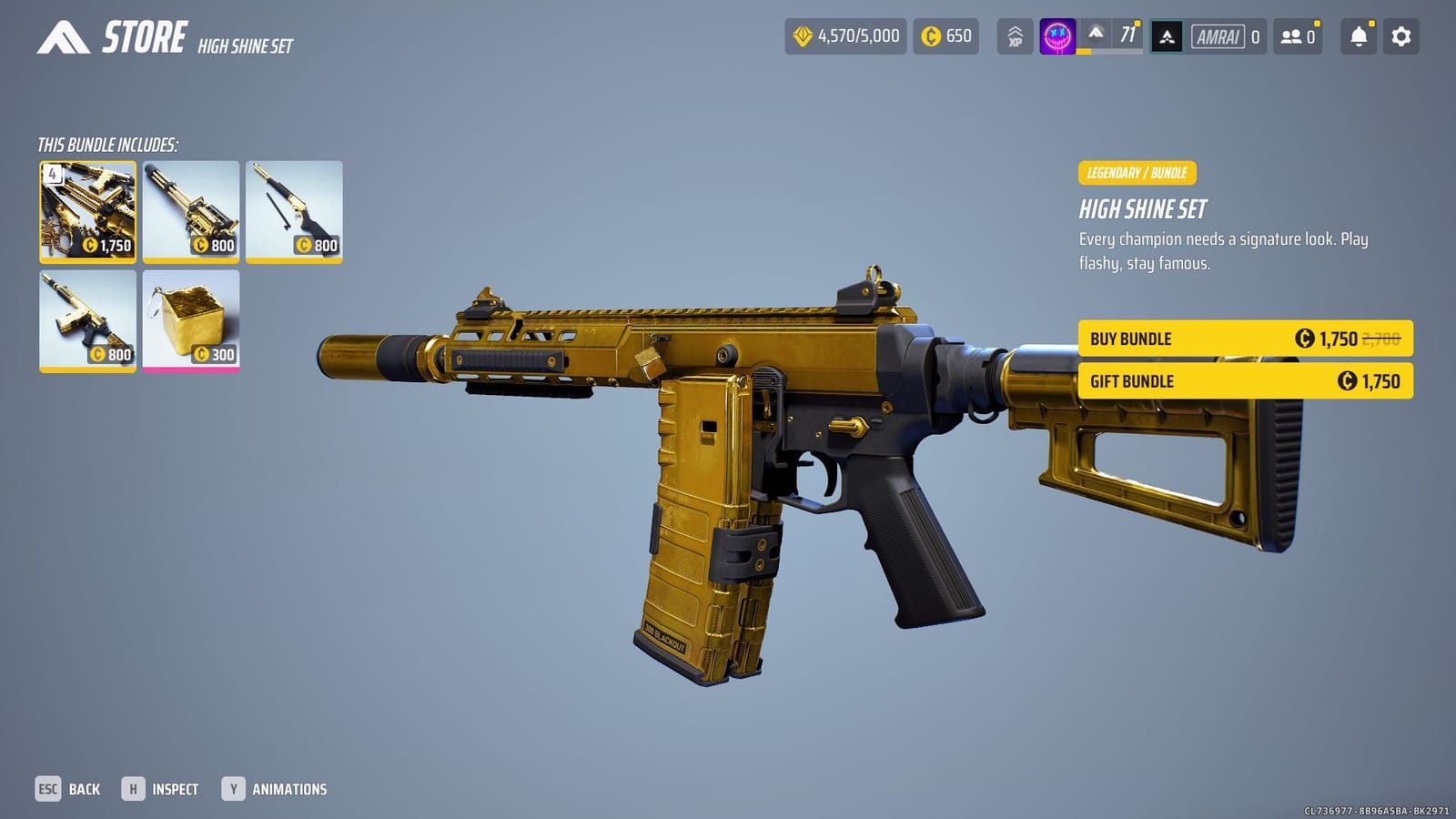Click the Legendary Bundle rarity tag
Viewport: 1456px width, 819px height.
pos(1137,172)
